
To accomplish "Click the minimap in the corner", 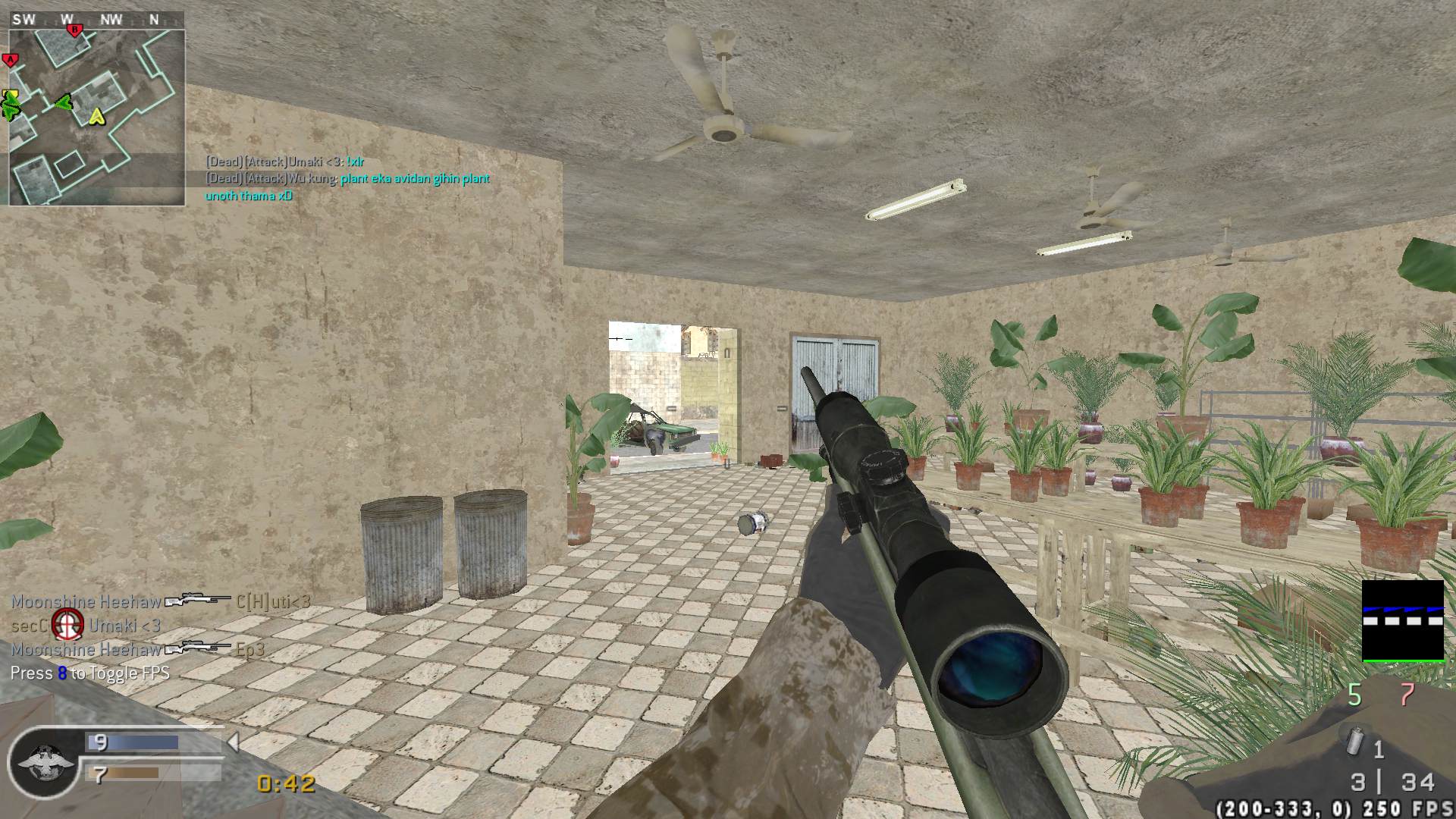I will [96, 117].
